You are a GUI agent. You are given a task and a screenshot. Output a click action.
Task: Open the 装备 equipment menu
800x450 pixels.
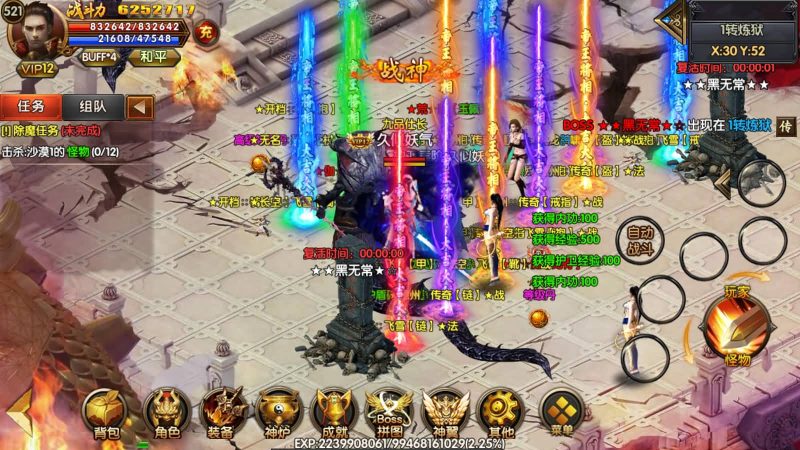pos(222,411)
